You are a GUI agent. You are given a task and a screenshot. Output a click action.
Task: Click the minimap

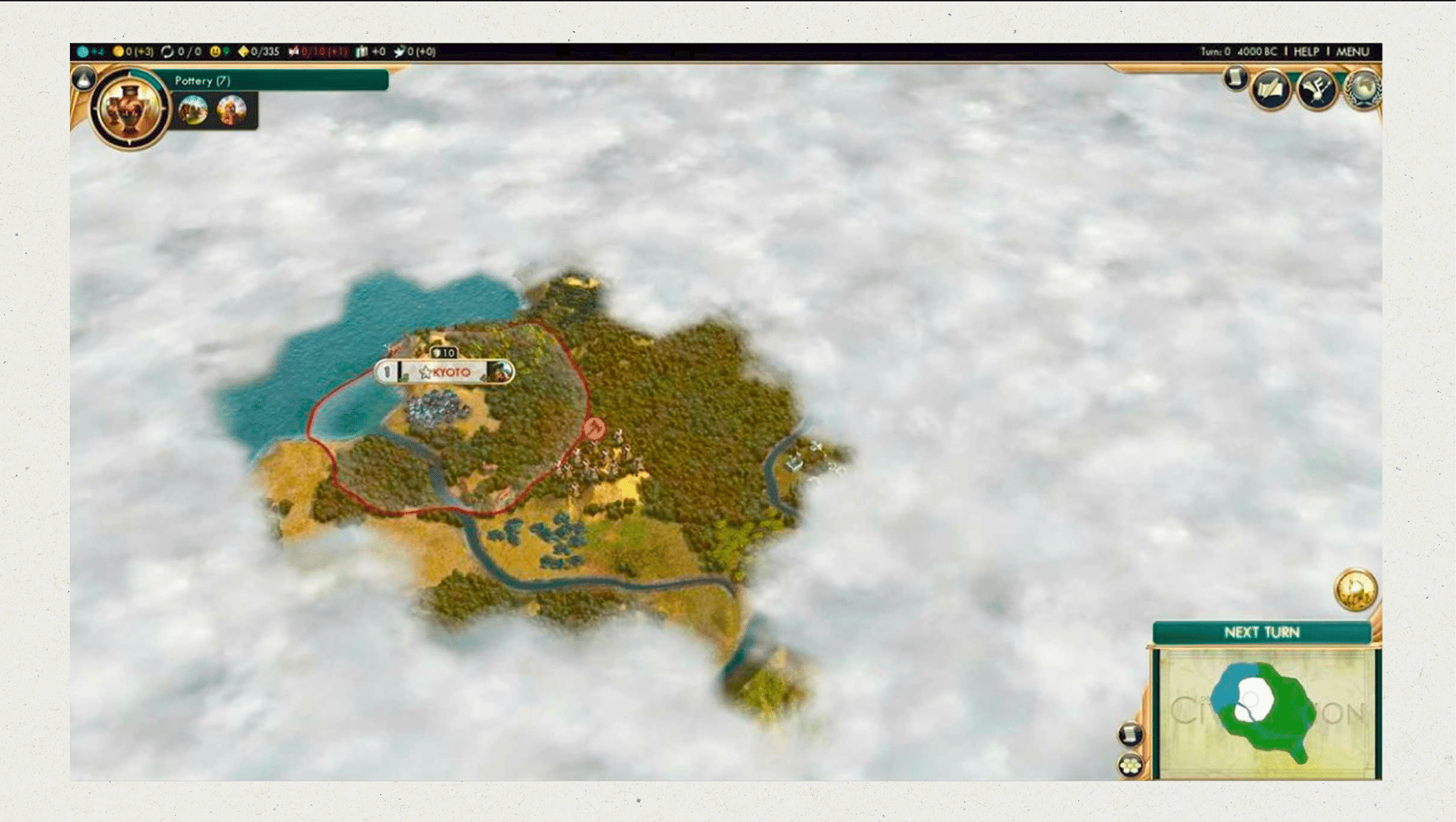pos(1265,712)
